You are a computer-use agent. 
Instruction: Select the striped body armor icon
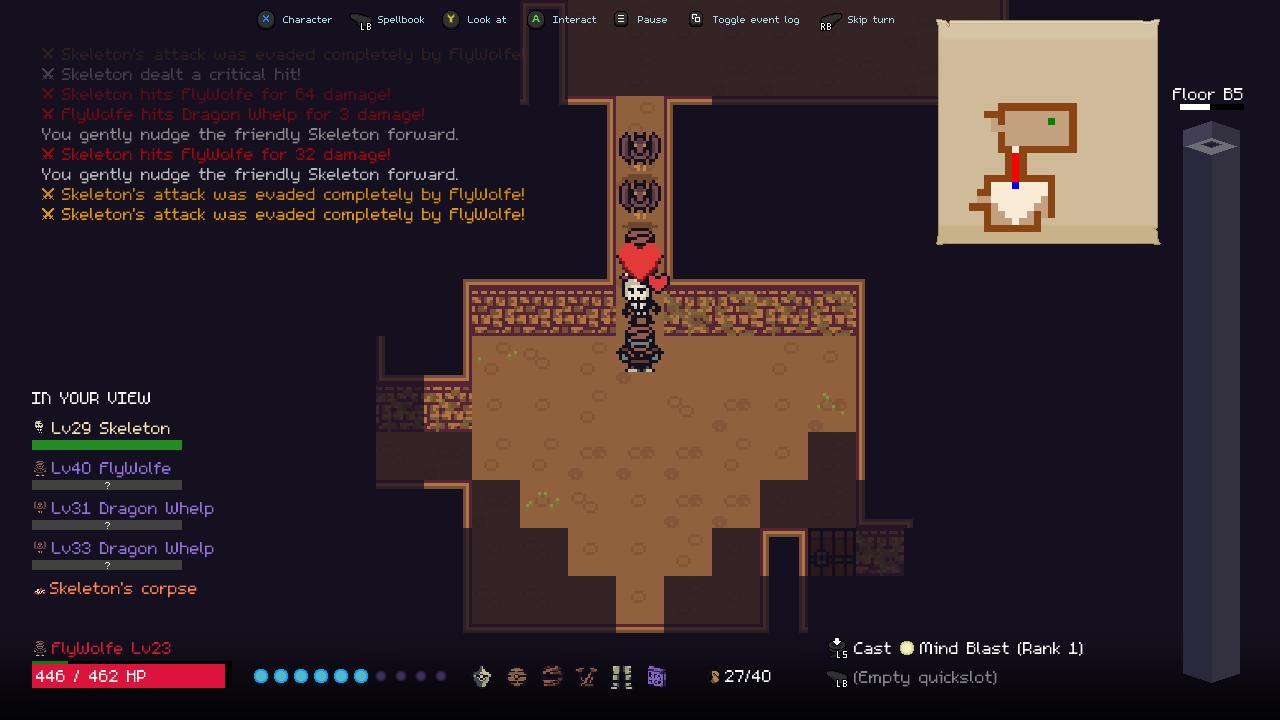click(x=552, y=677)
